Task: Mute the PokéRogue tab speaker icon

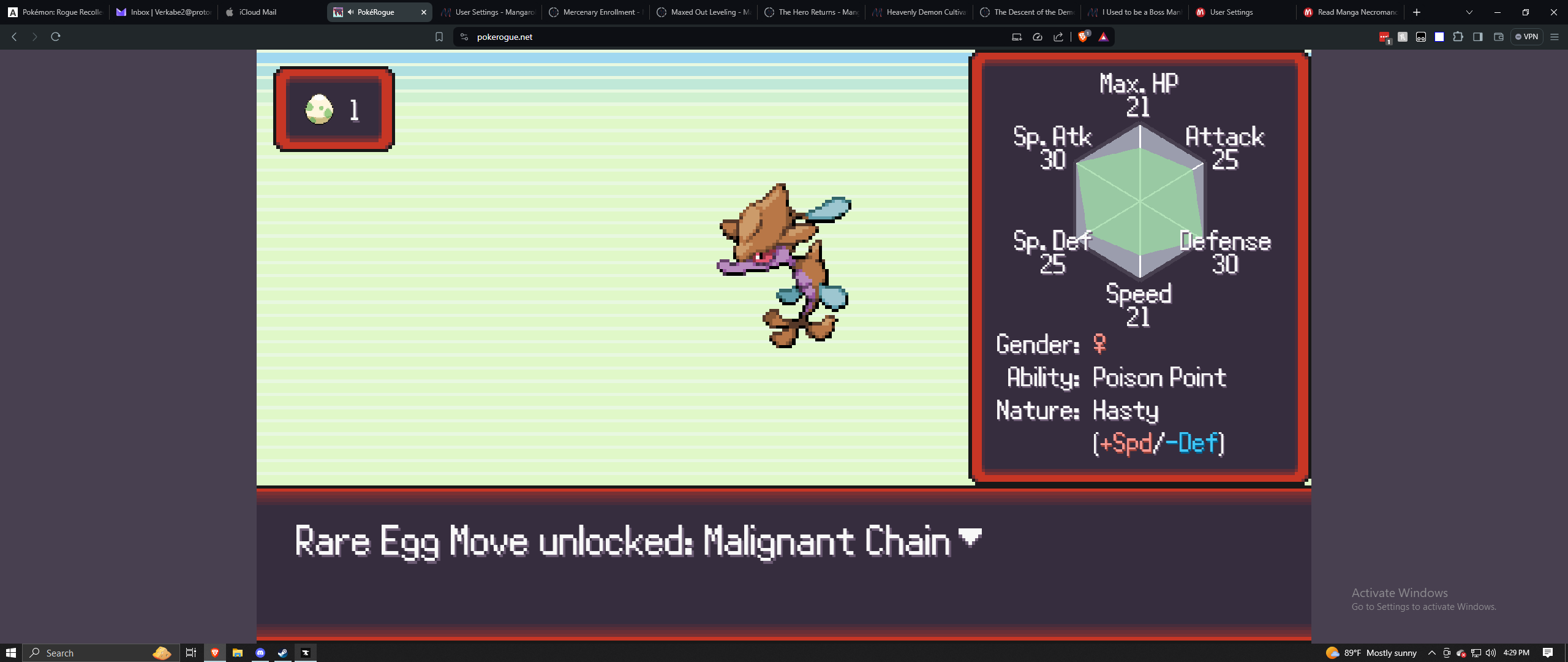Action: (x=350, y=12)
